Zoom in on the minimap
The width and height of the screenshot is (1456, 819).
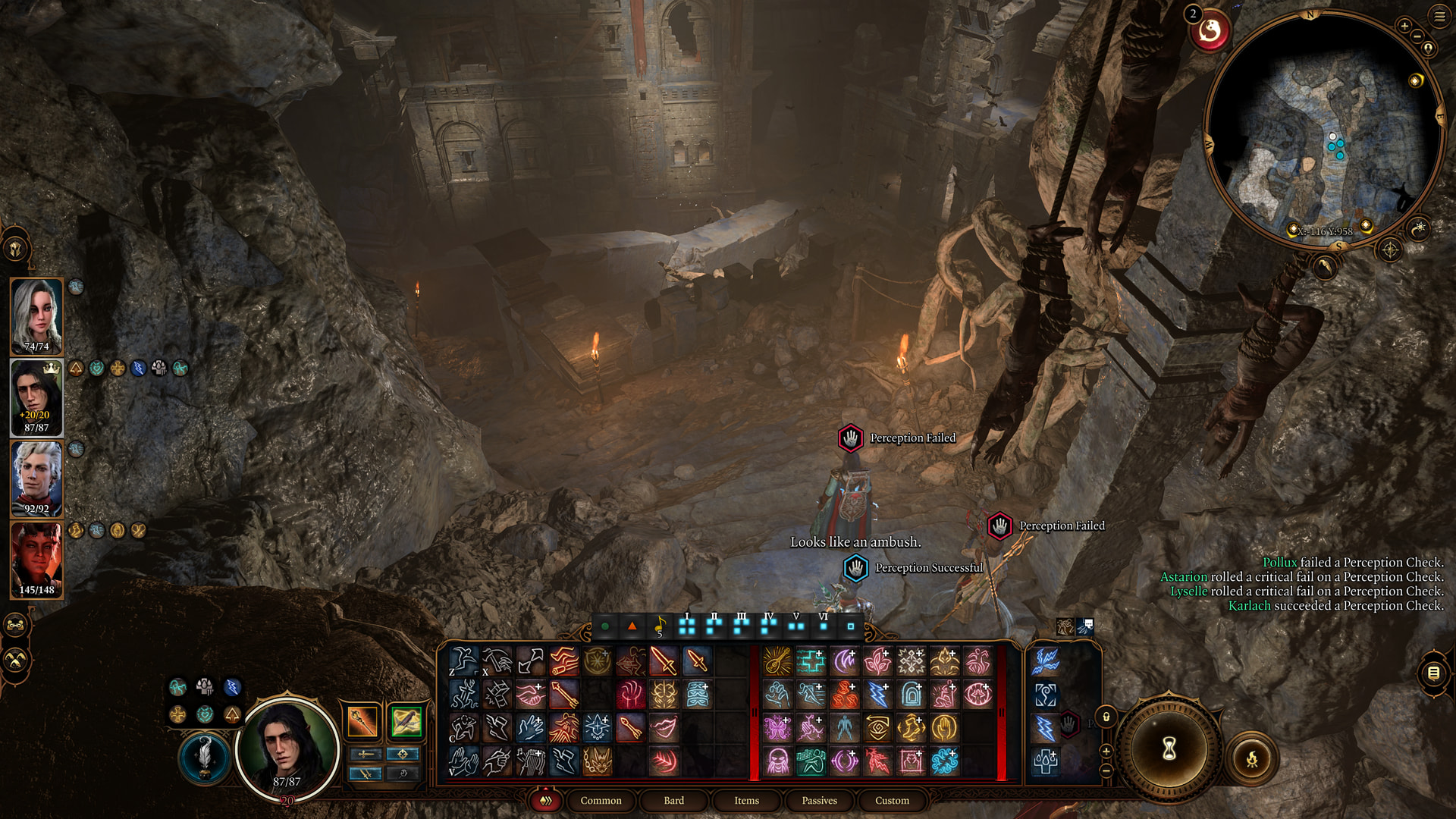point(1404,26)
